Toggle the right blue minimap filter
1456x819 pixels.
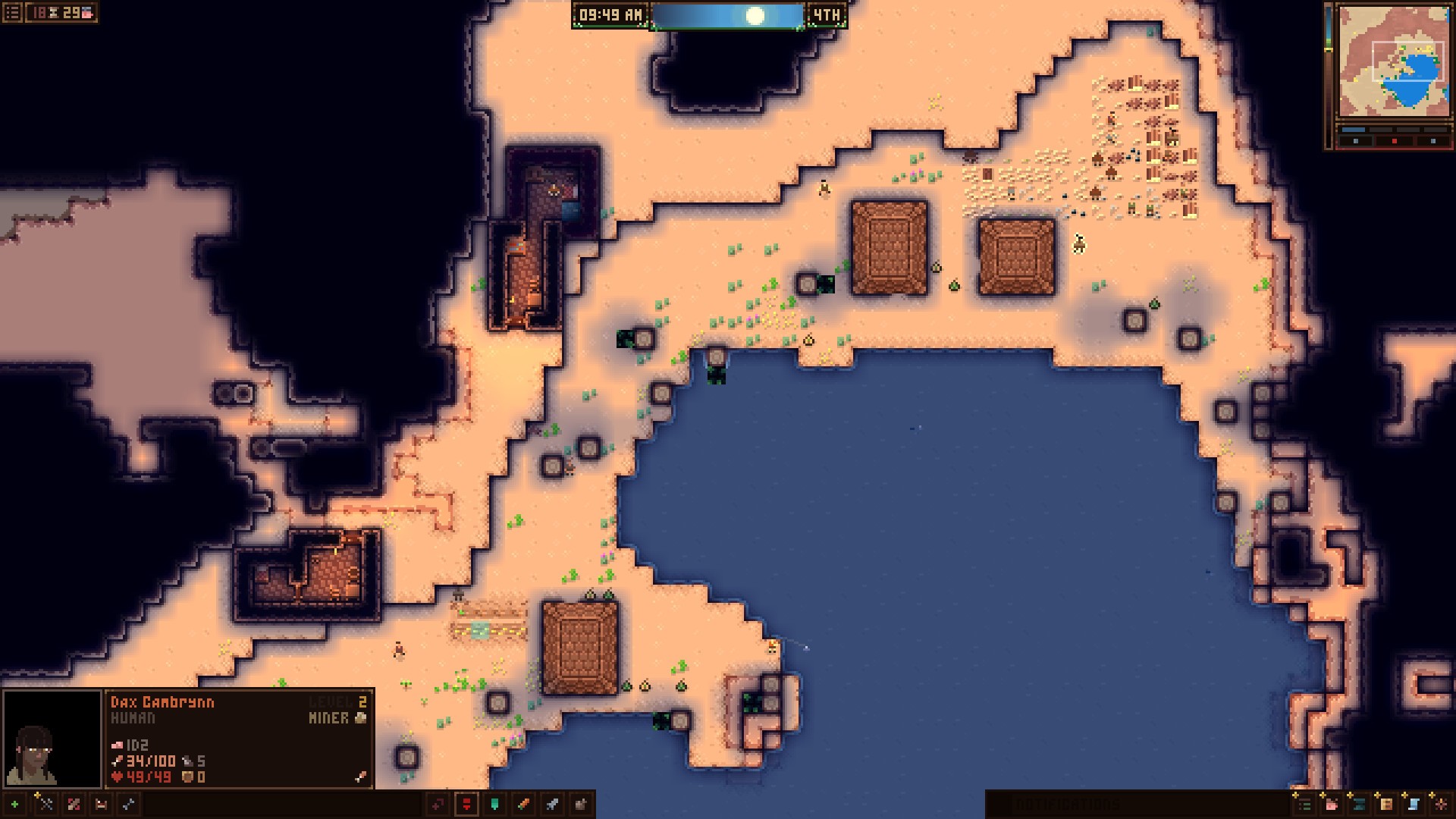tap(1433, 141)
